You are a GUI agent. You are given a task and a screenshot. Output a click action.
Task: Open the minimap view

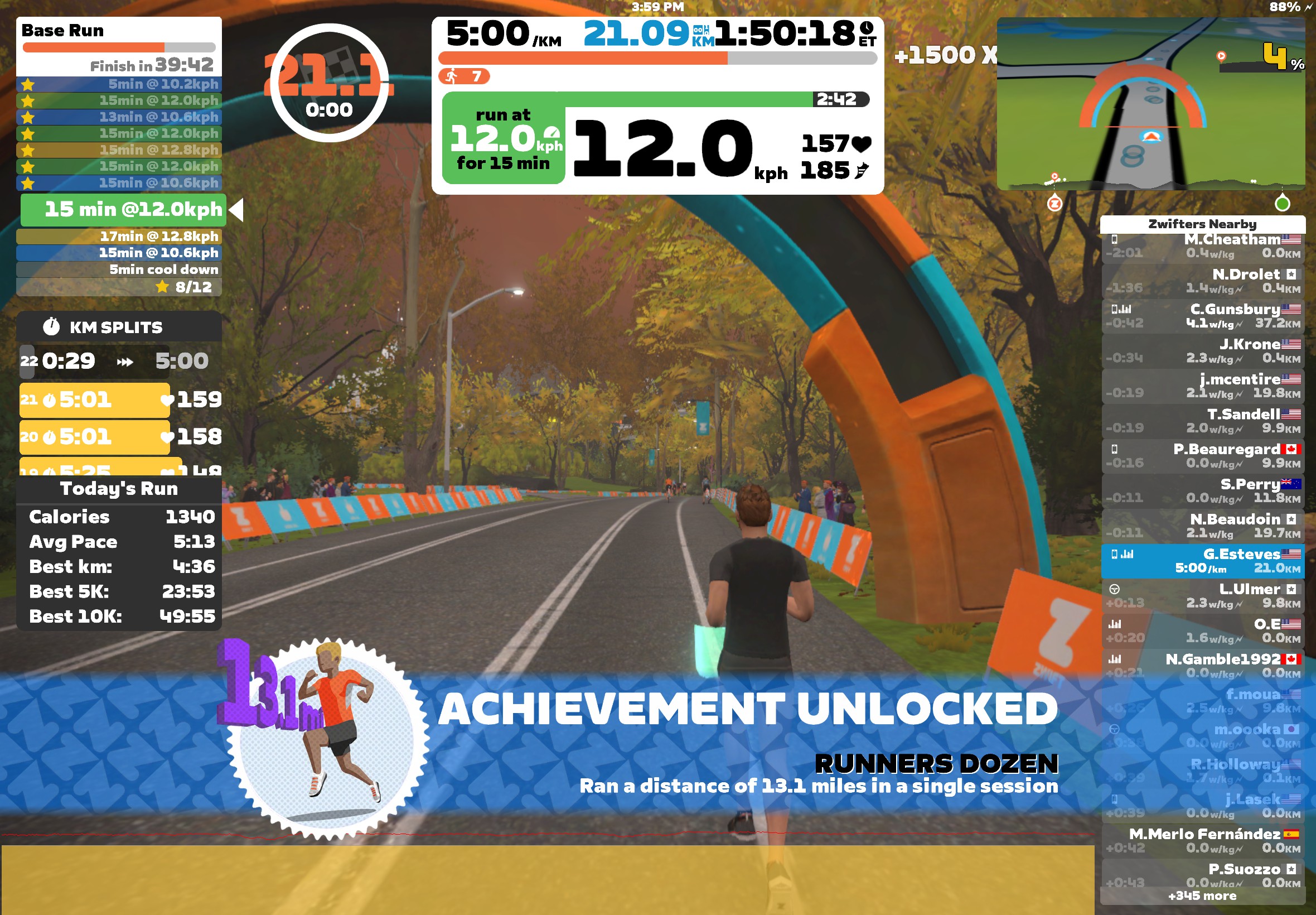(x=1150, y=103)
